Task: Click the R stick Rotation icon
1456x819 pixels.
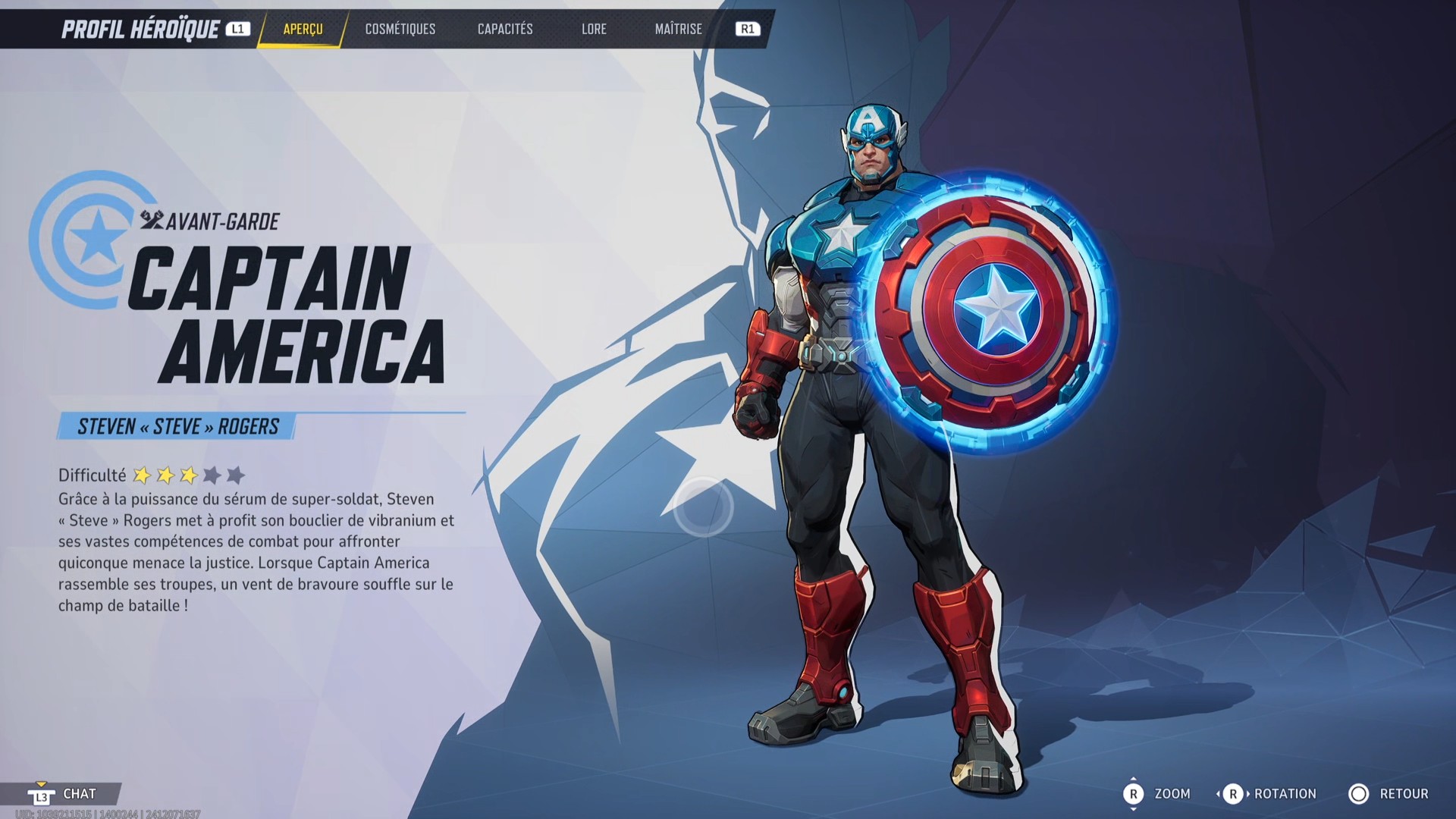Action: pos(1234,794)
